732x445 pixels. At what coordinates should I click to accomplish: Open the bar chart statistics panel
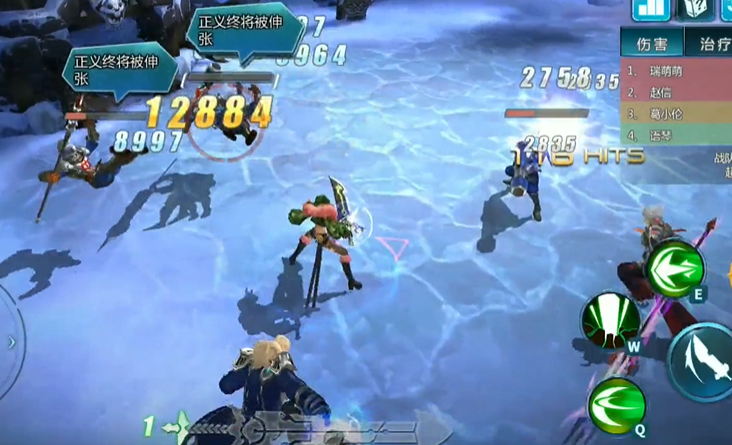coord(651,8)
